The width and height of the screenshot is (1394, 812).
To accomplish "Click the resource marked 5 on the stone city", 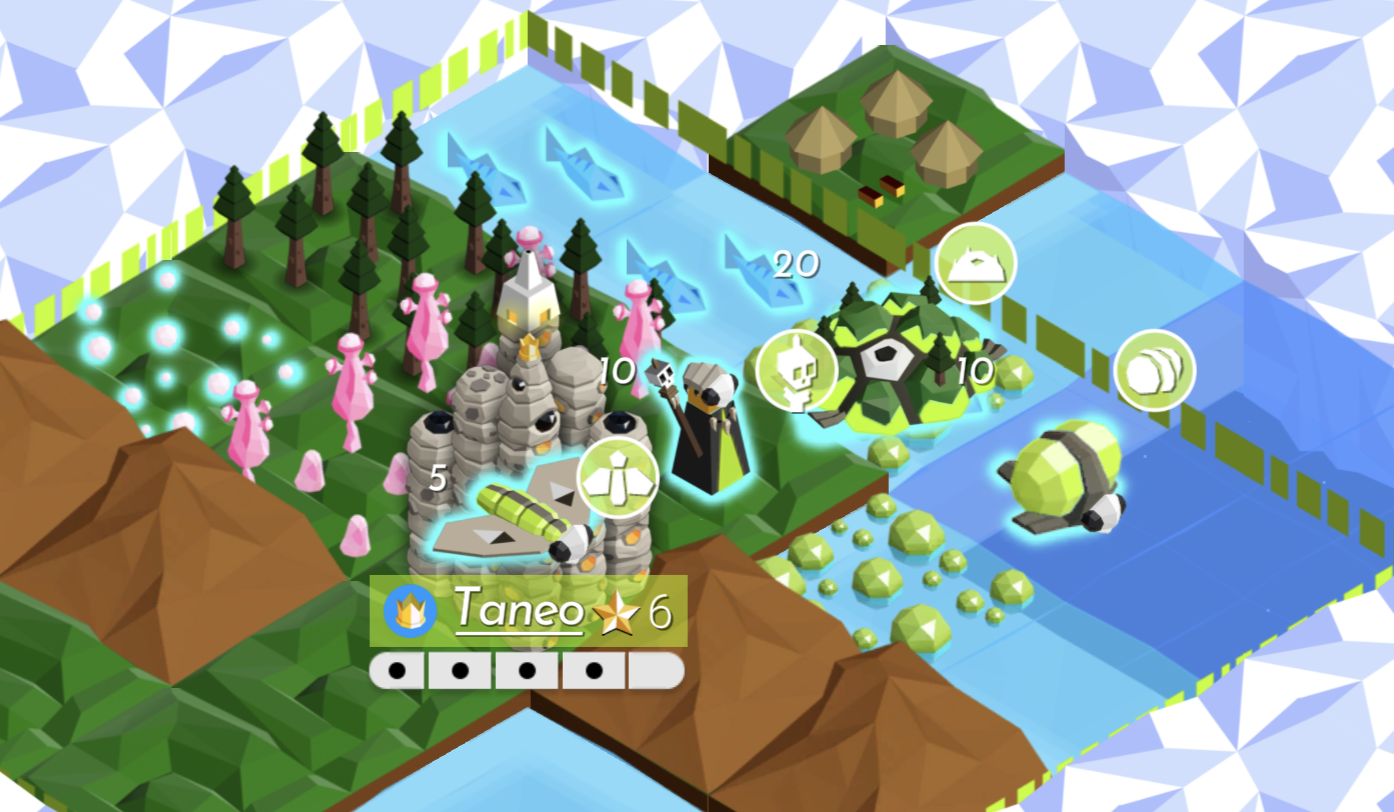I will [x=435, y=480].
